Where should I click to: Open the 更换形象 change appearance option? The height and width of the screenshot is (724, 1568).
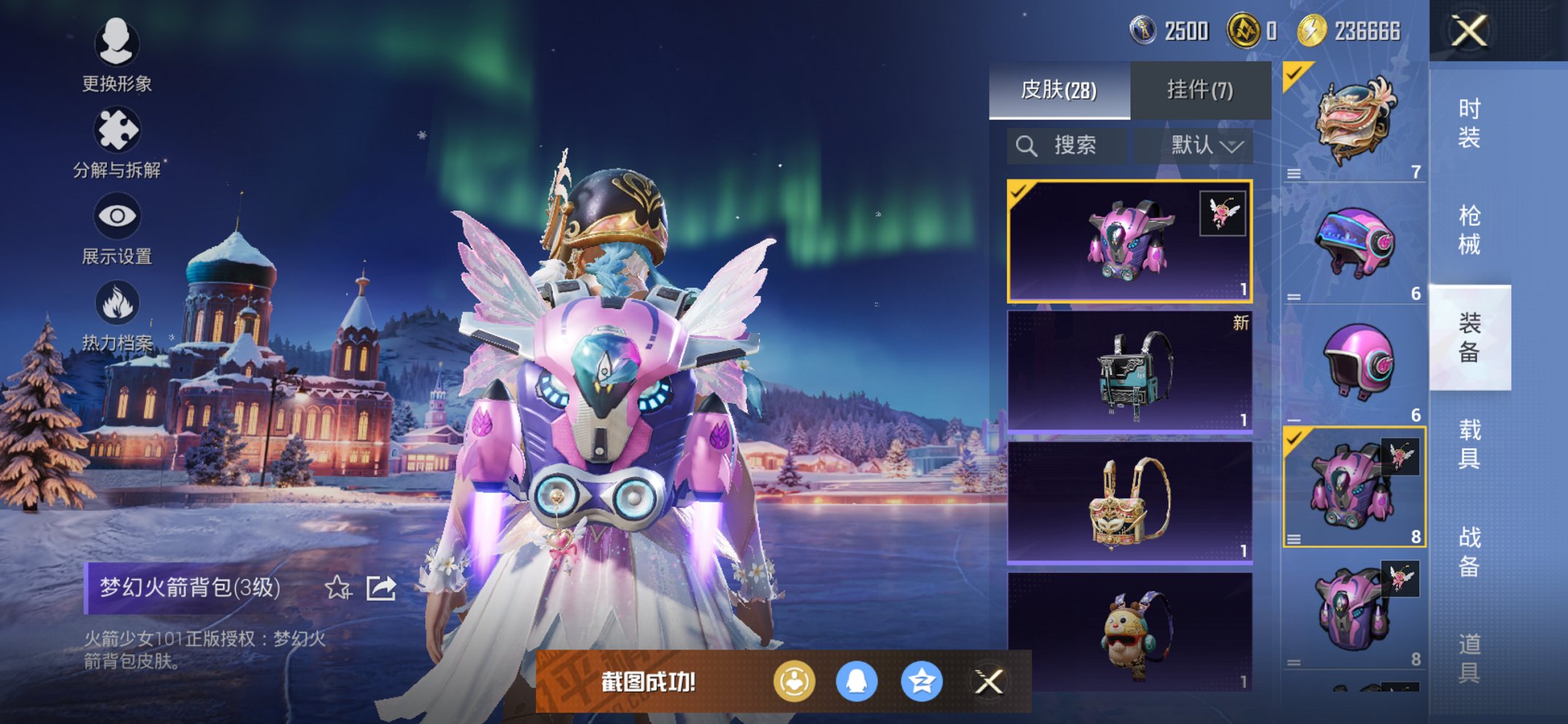click(117, 55)
